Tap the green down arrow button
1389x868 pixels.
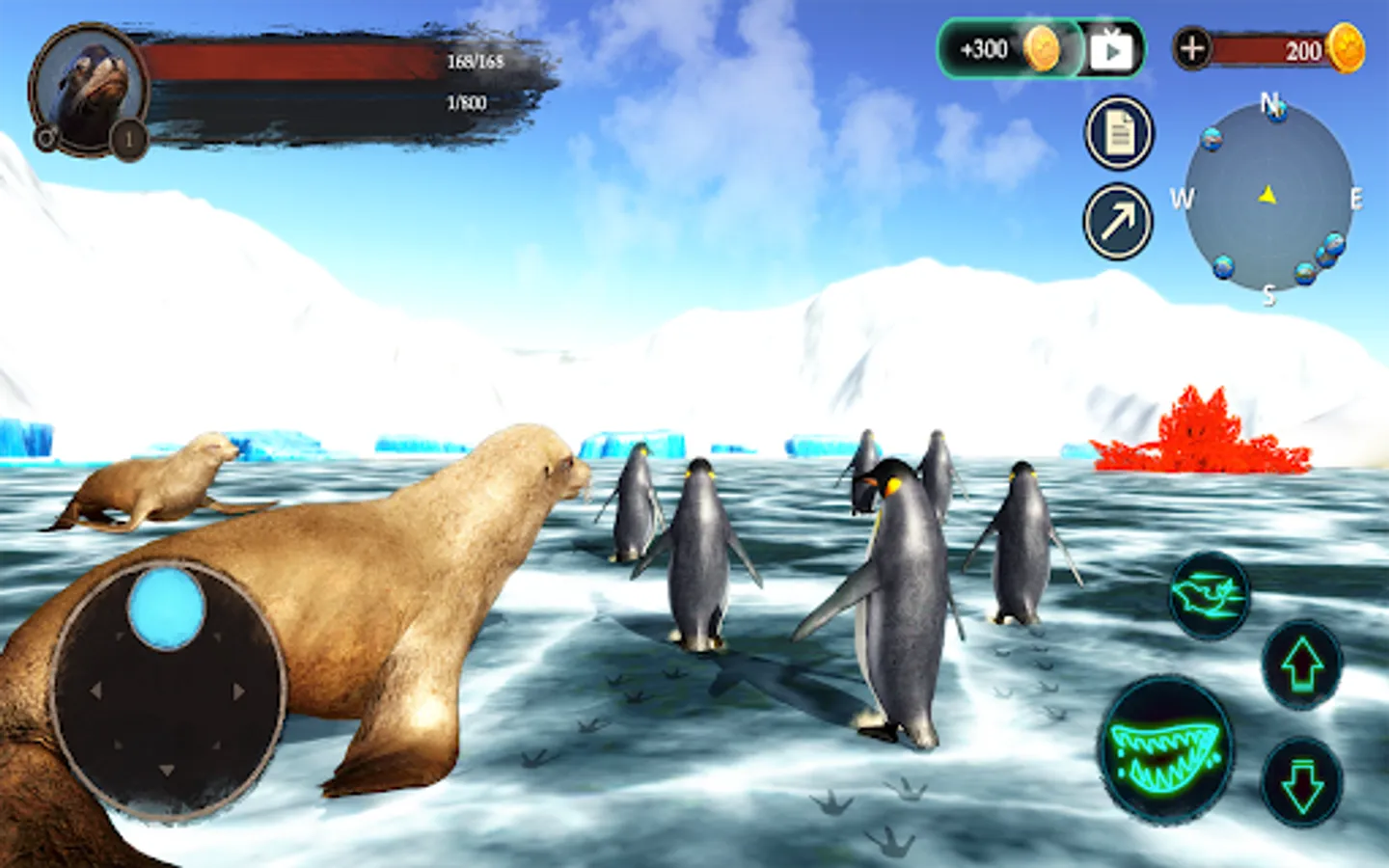(x=1302, y=781)
